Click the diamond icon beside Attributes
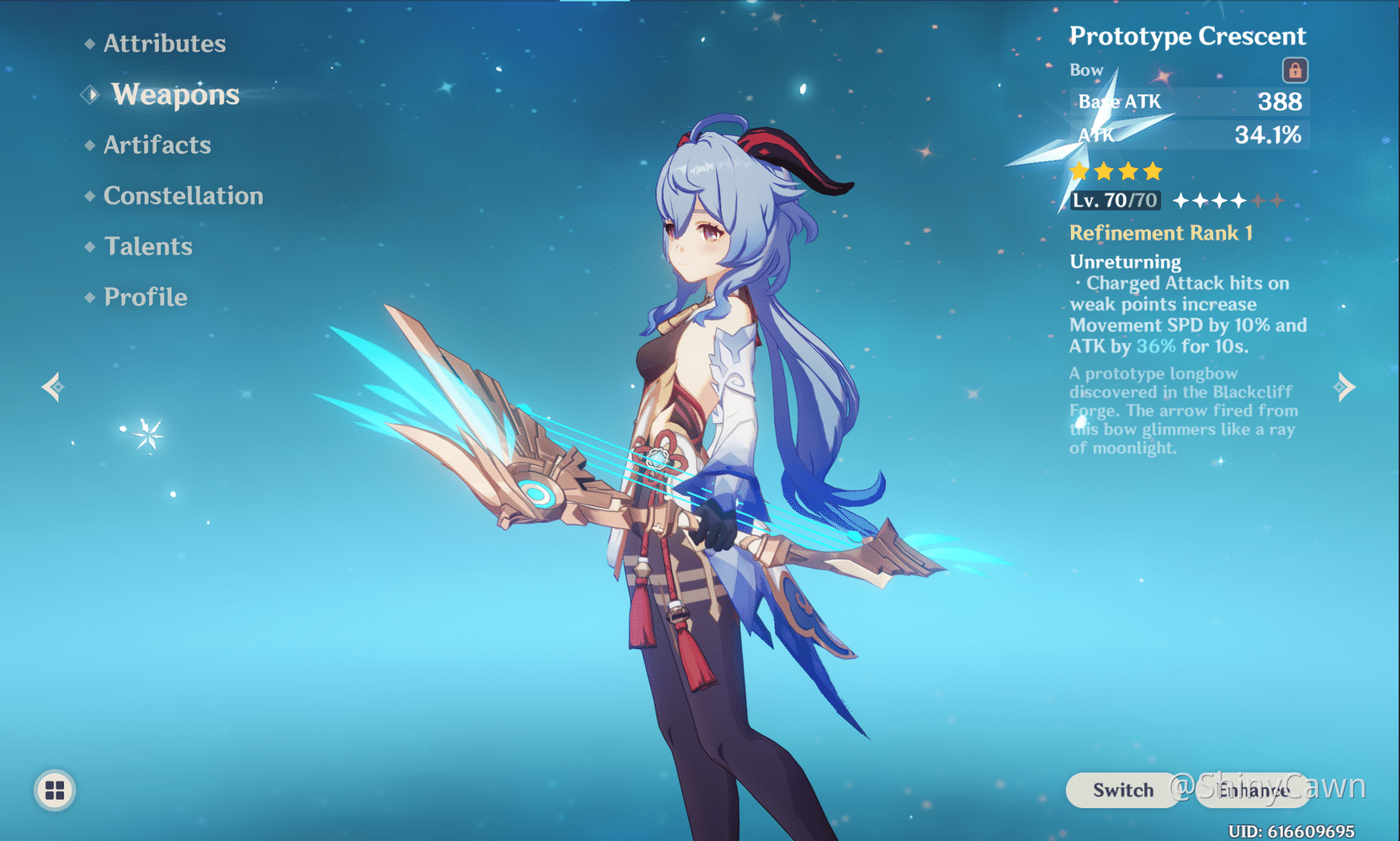Image resolution: width=1400 pixels, height=841 pixels. tap(89, 43)
